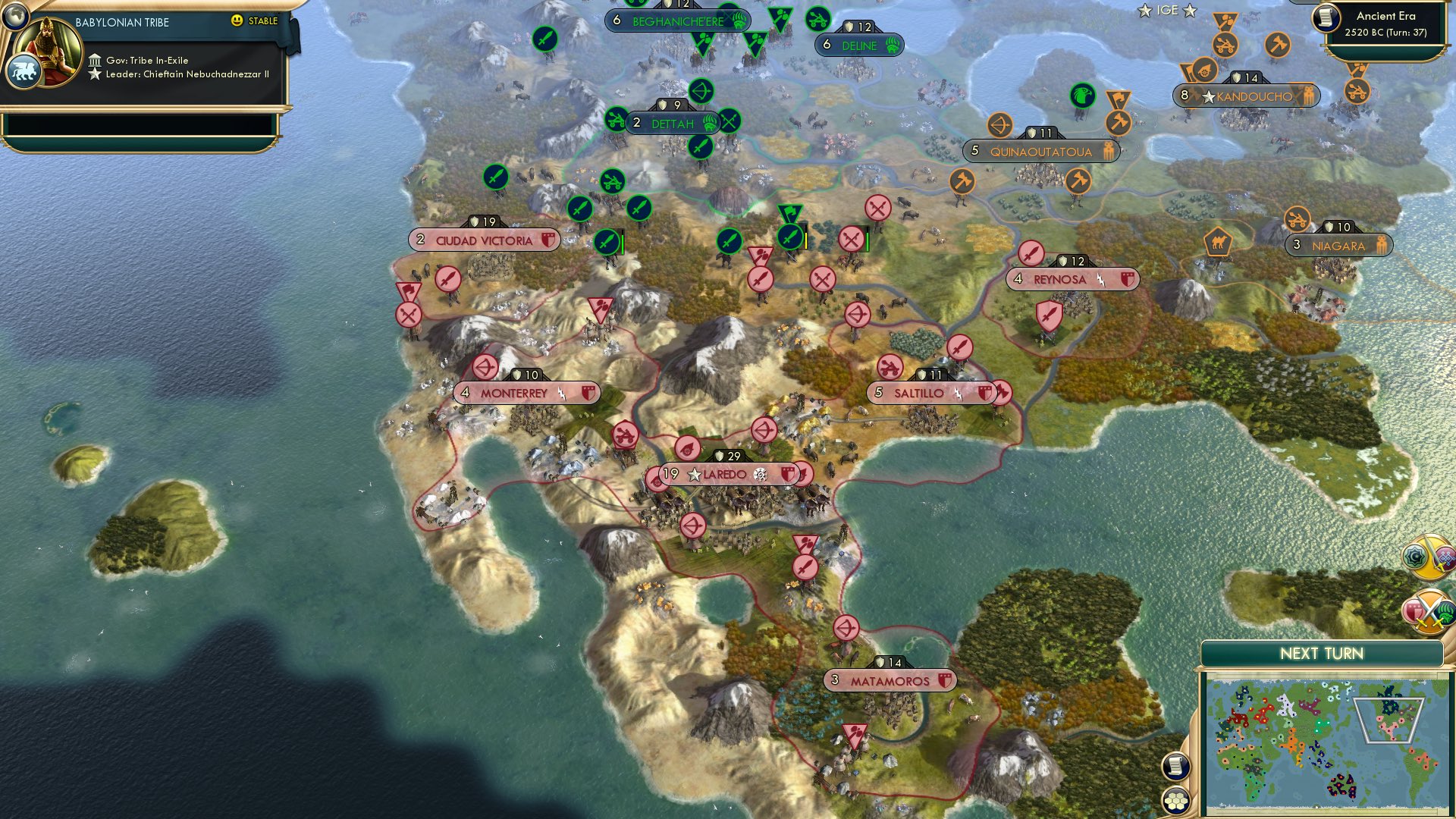Select the Quinaoutatoua city banner
Screen dimensions: 1456x819
pyautogui.click(x=1040, y=152)
